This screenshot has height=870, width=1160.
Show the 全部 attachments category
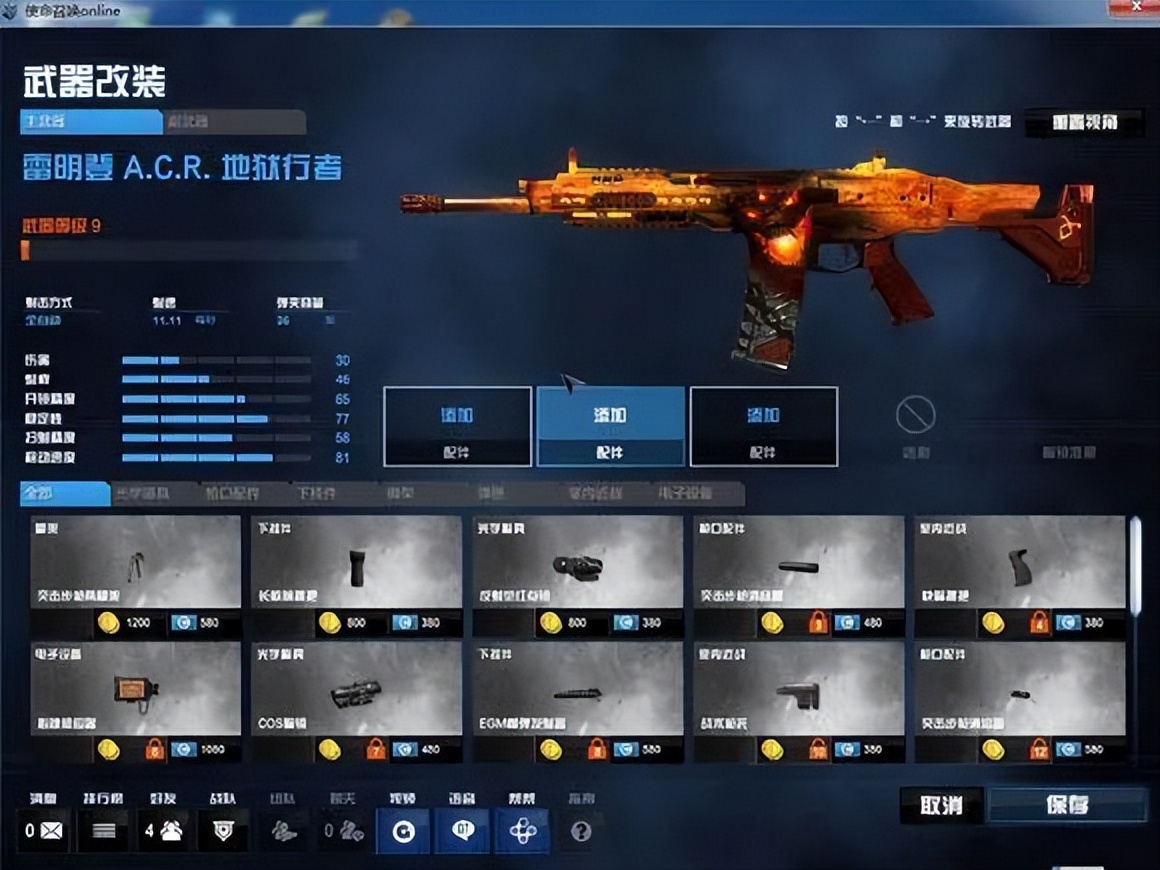[65, 494]
